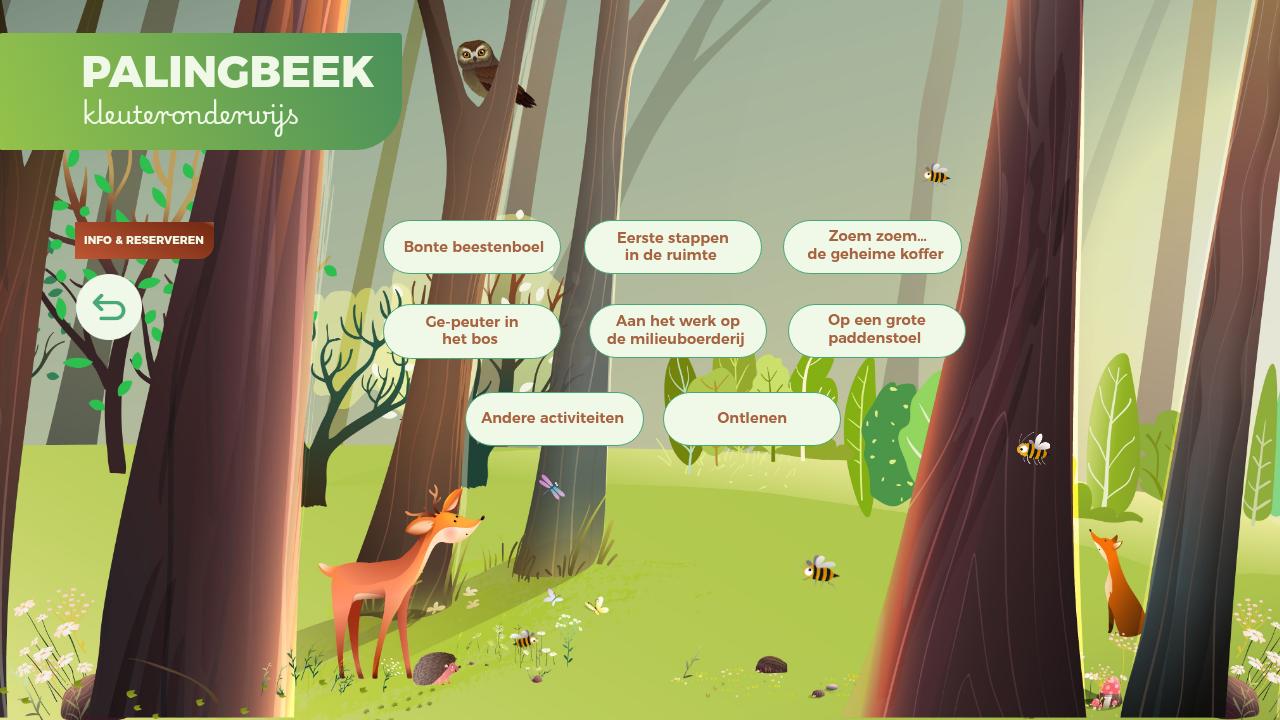Click the back arrow button

click(108, 307)
